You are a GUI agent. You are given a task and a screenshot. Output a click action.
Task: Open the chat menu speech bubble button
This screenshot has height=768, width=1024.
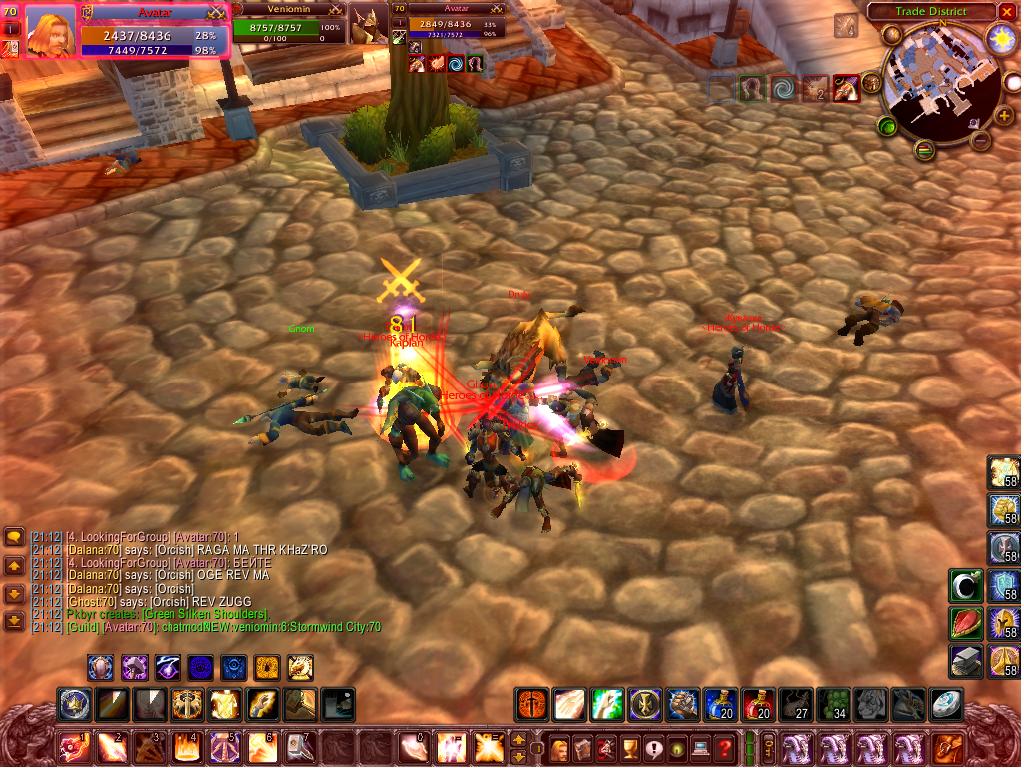tap(14, 537)
